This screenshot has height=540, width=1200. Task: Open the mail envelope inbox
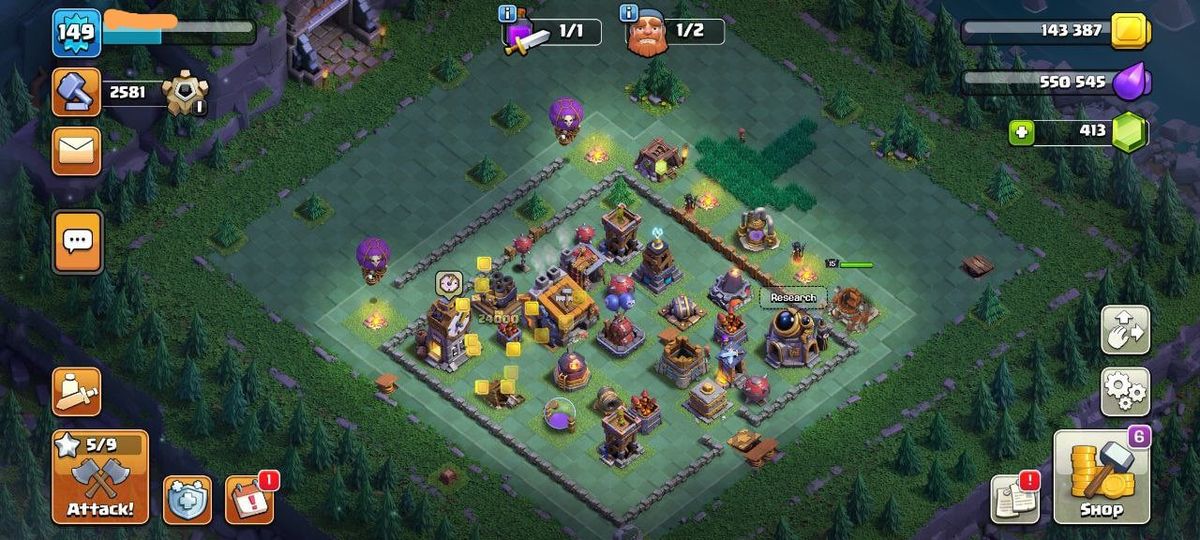pyautogui.click(x=77, y=150)
